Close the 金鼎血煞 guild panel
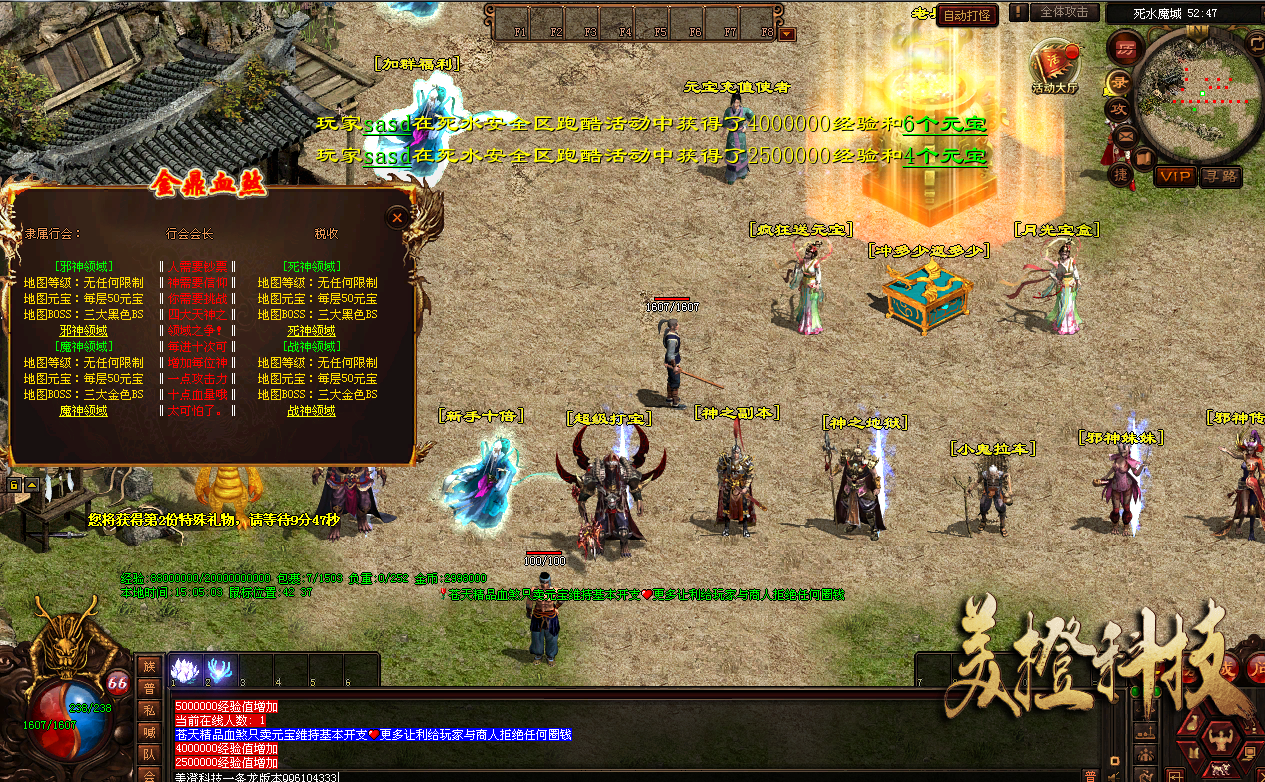This screenshot has width=1265, height=782. 397,217
